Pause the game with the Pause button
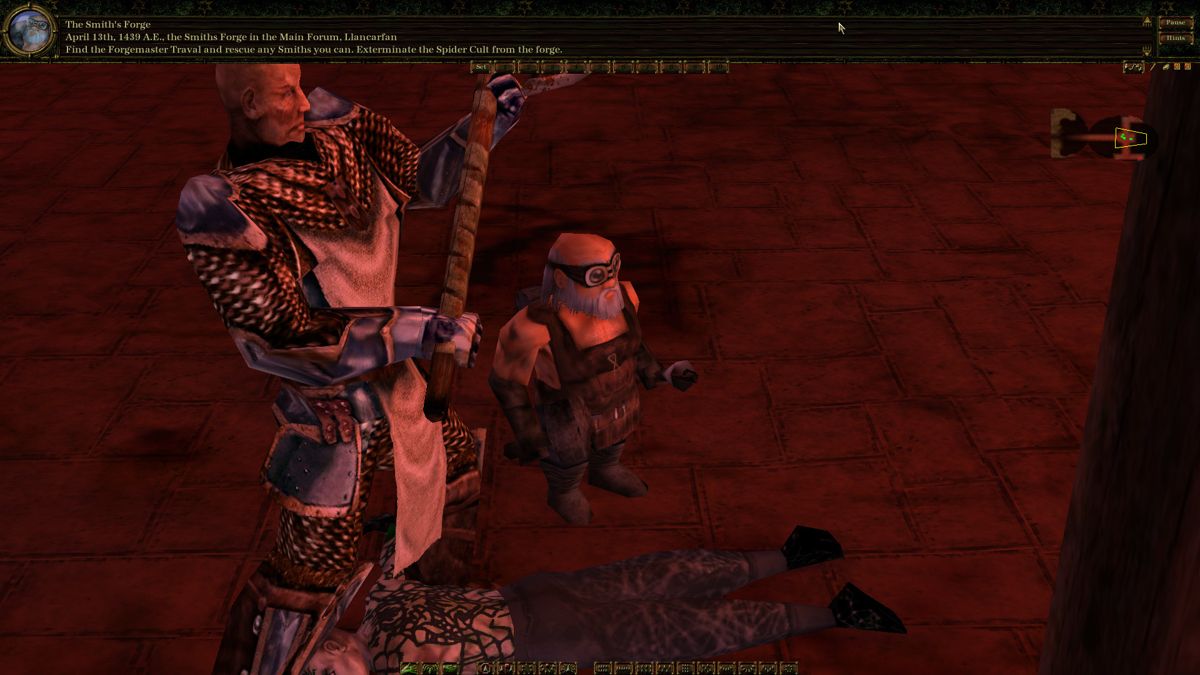Screen dimensions: 1200x675 click(1174, 22)
